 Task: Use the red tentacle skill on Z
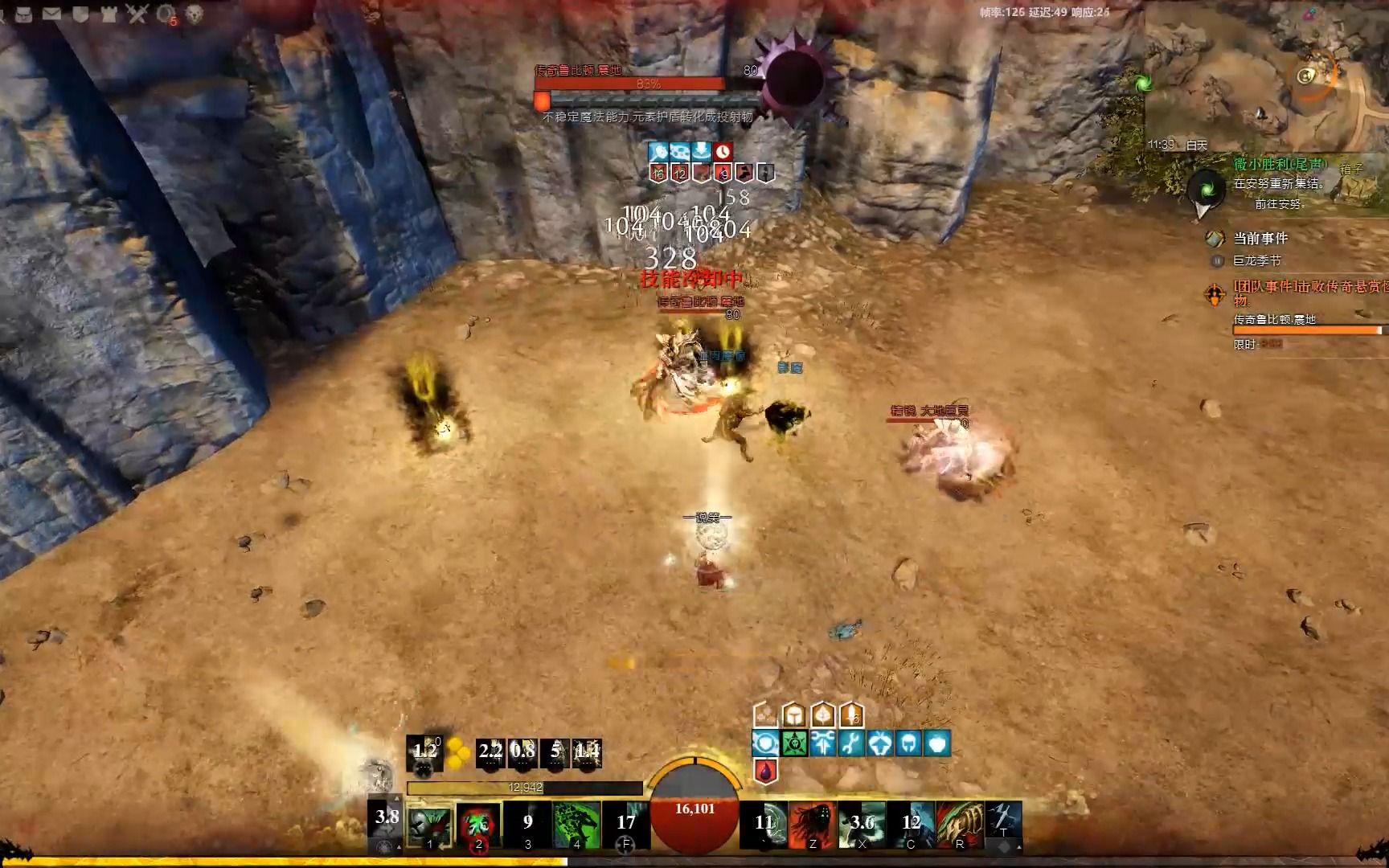click(813, 824)
